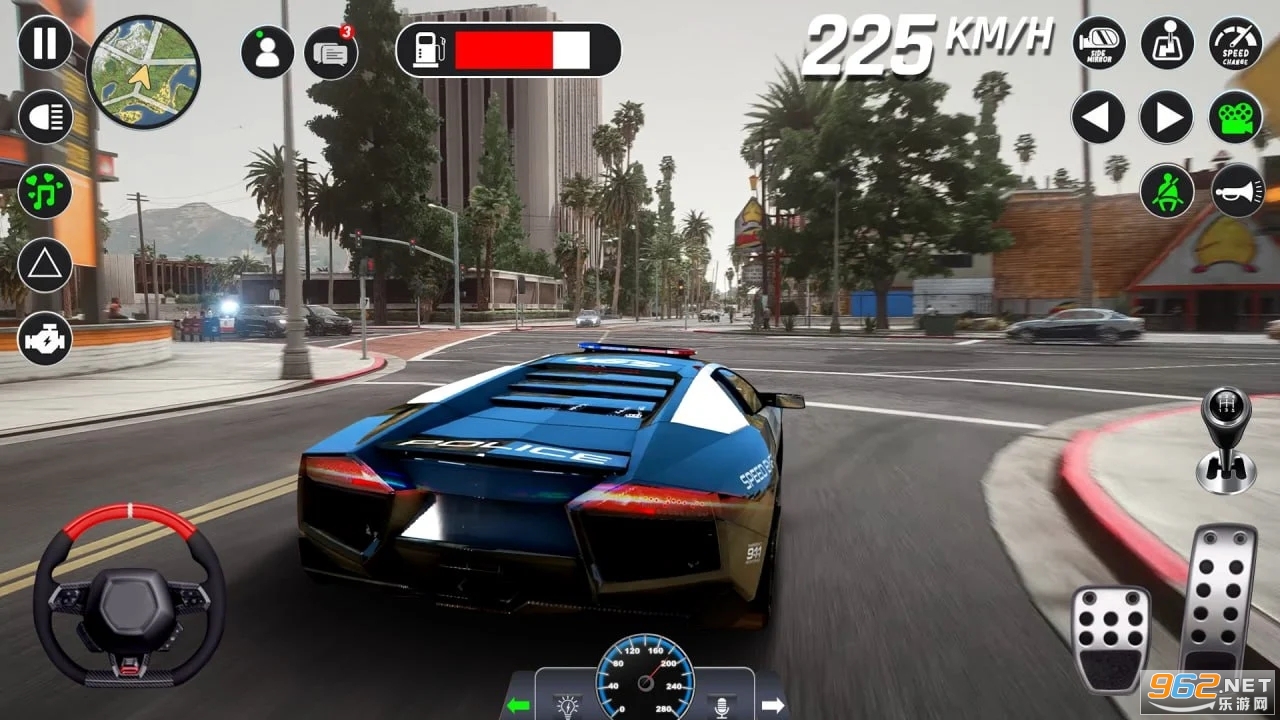This screenshot has height=720, width=1280.
Task: Toggle the Side Mirror view
Action: (1099, 43)
